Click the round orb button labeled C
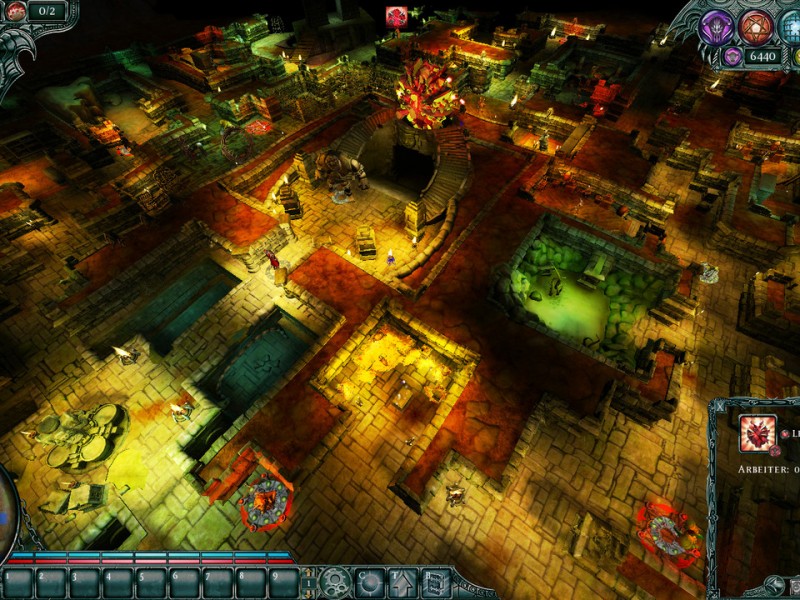The width and height of the screenshot is (800, 600). point(370,582)
